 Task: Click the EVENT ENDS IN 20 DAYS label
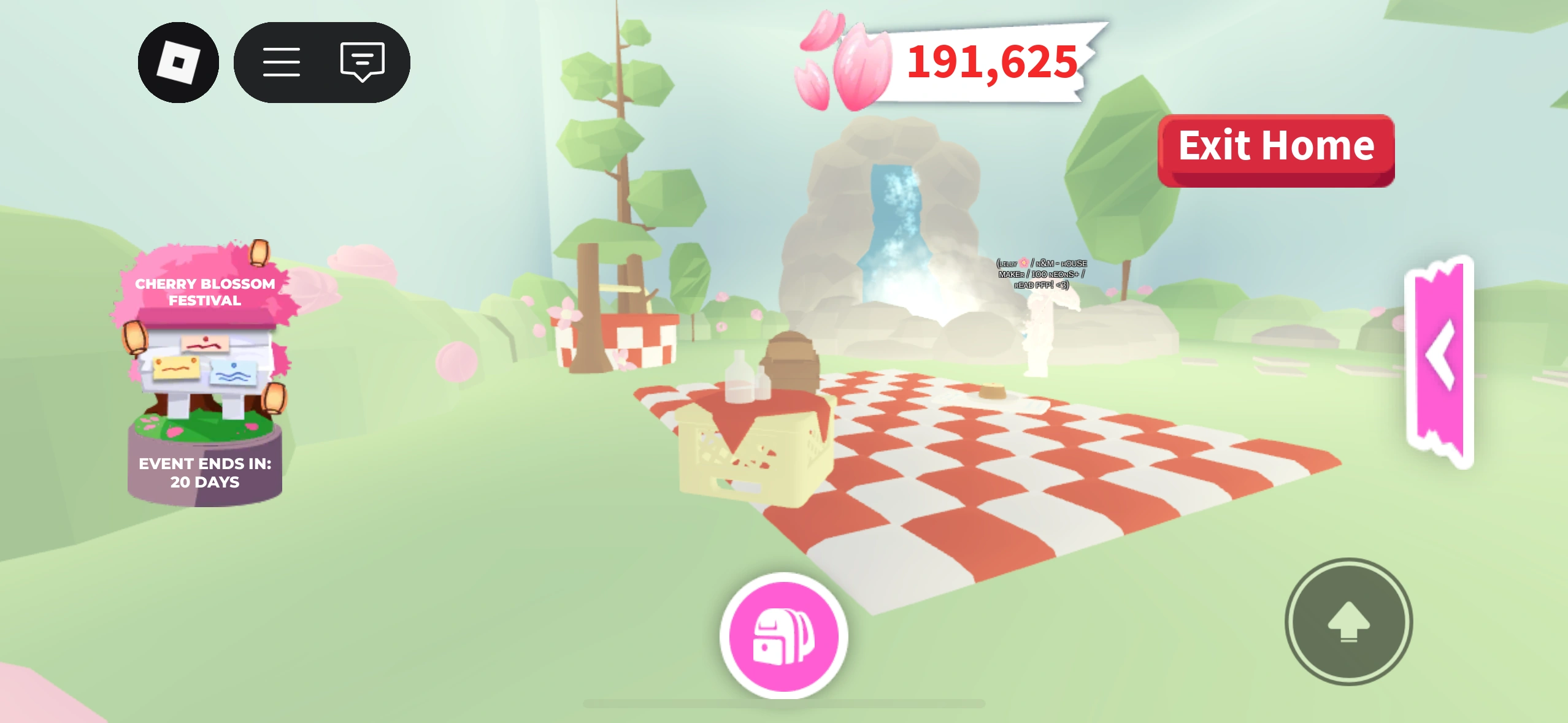tap(206, 473)
